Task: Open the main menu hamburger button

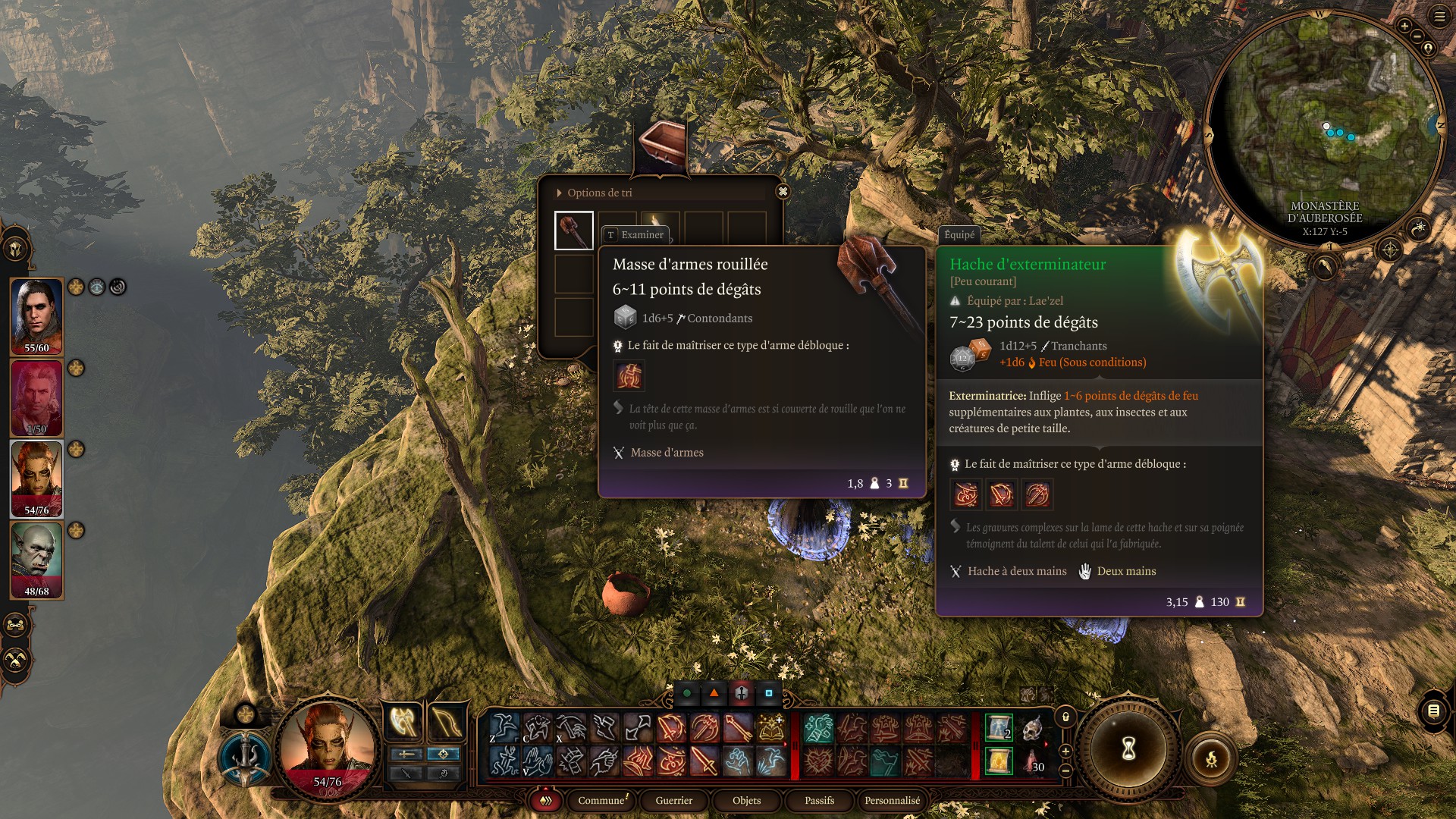Action: click(x=1439, y=17)
